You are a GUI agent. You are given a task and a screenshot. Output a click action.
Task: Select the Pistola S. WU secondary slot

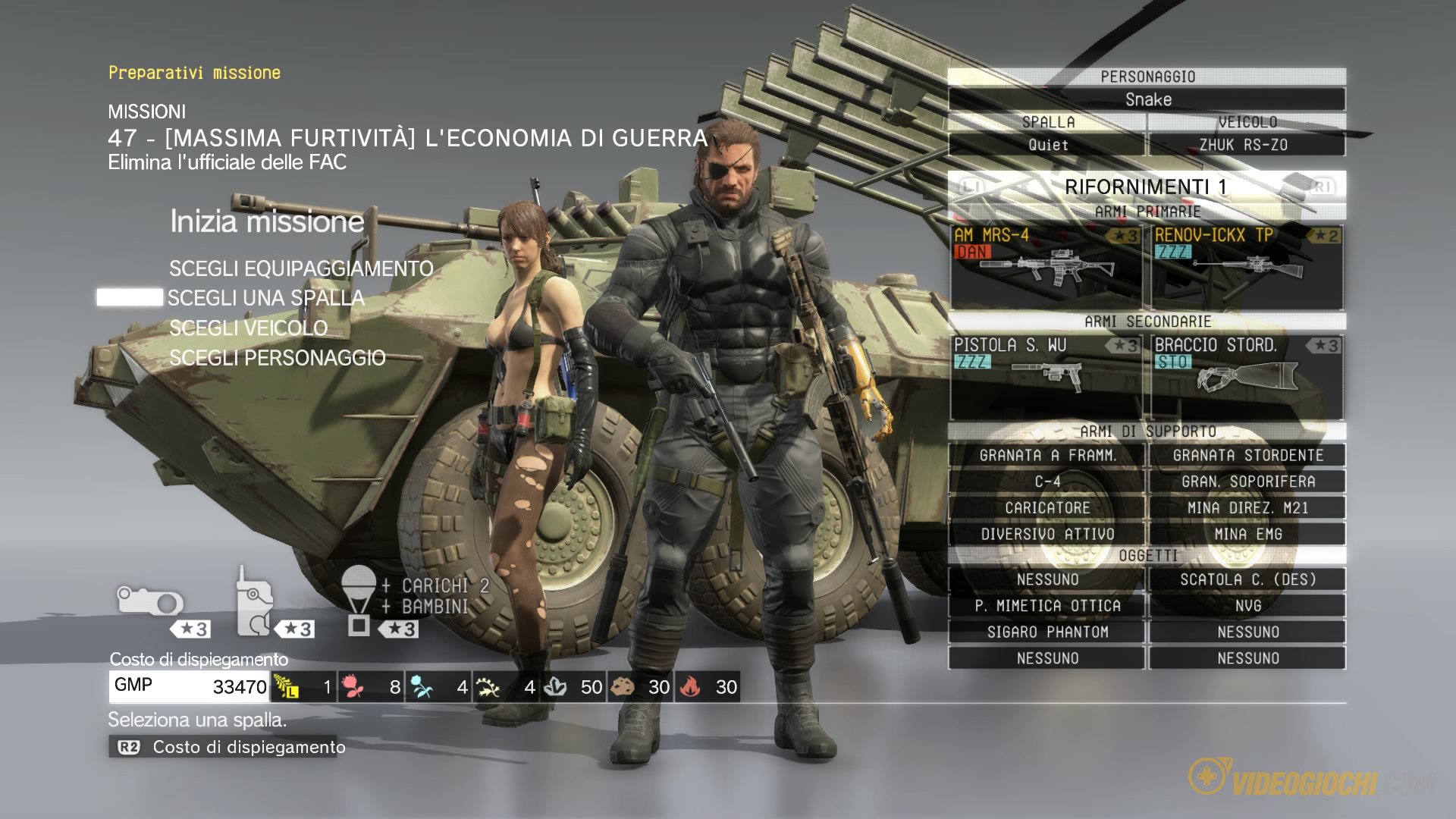click(x=1046, y=376)
